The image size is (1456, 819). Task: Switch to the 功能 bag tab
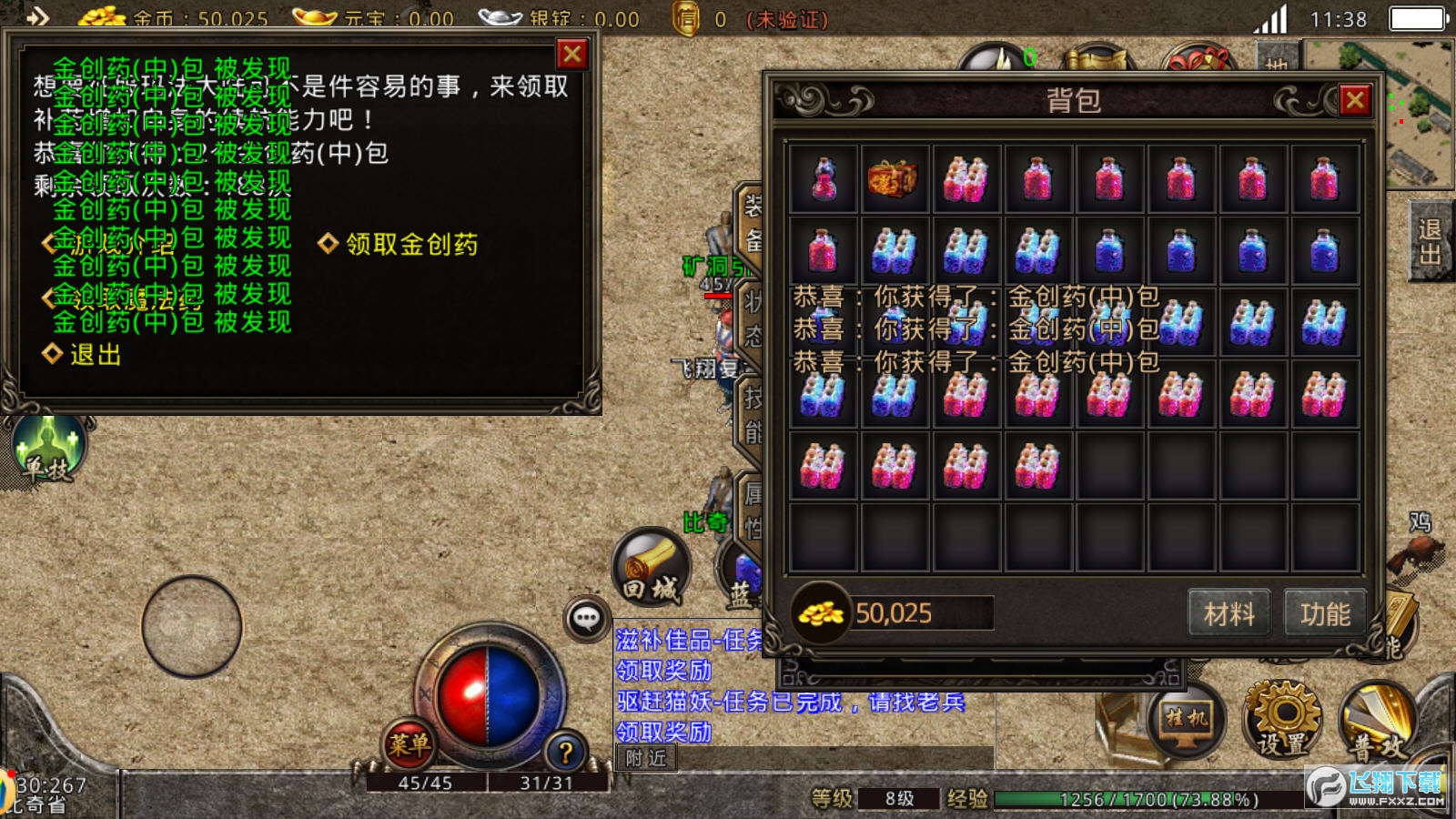coord(1325,614)
